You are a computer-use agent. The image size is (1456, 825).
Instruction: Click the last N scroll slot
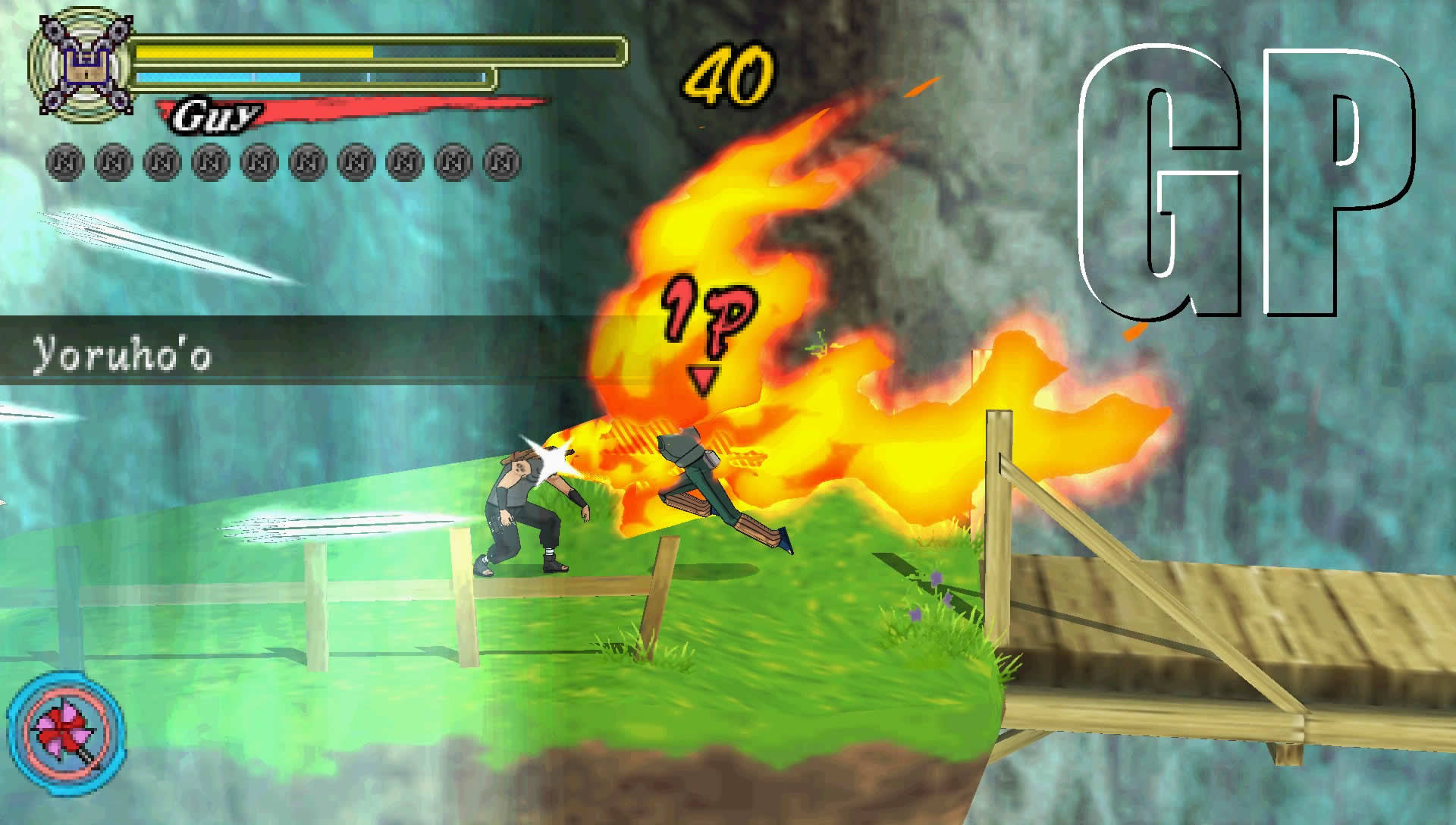[x=500, y=159]
